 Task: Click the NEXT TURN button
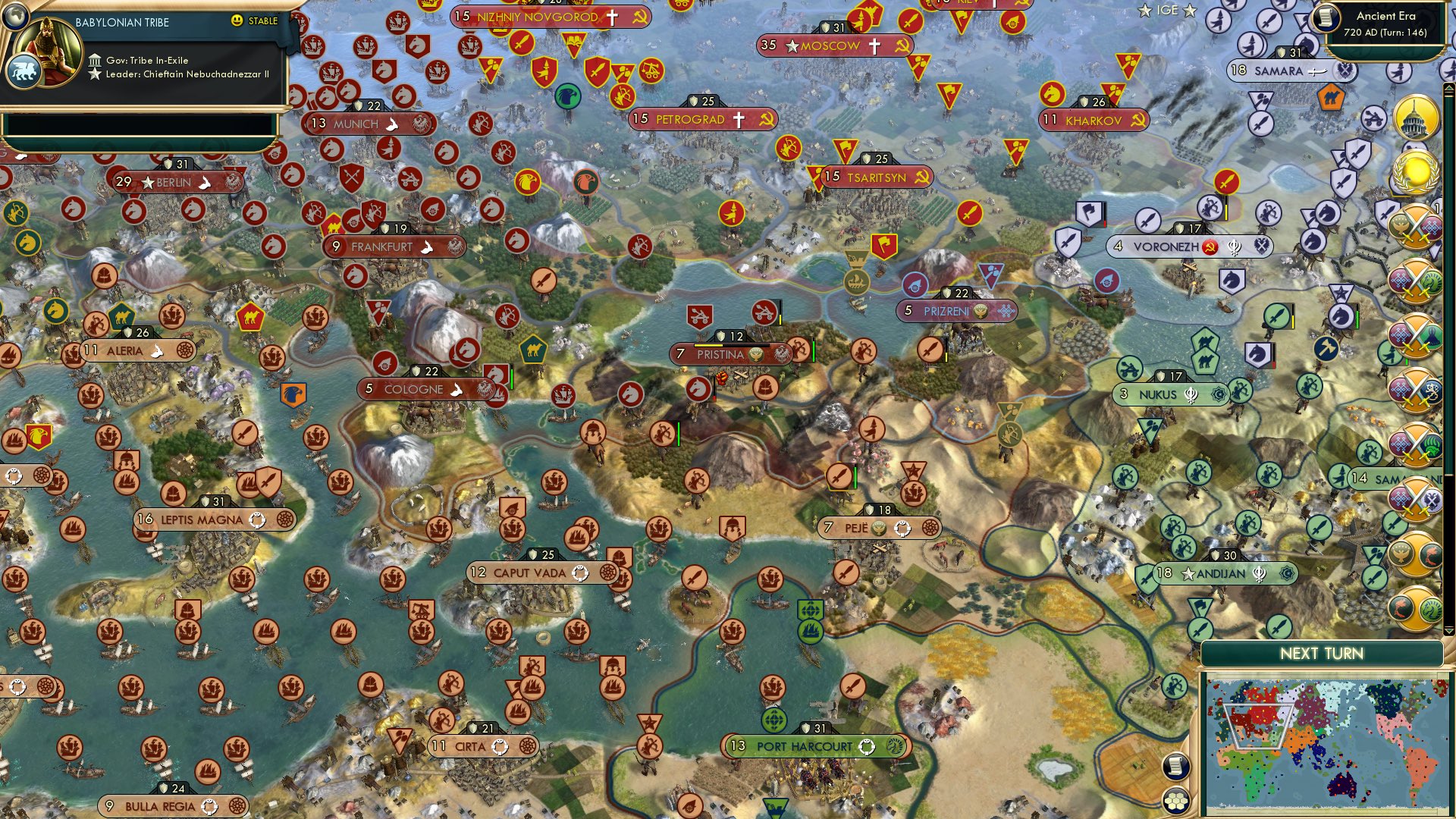pyautogui.click(x=1322, y=651)
